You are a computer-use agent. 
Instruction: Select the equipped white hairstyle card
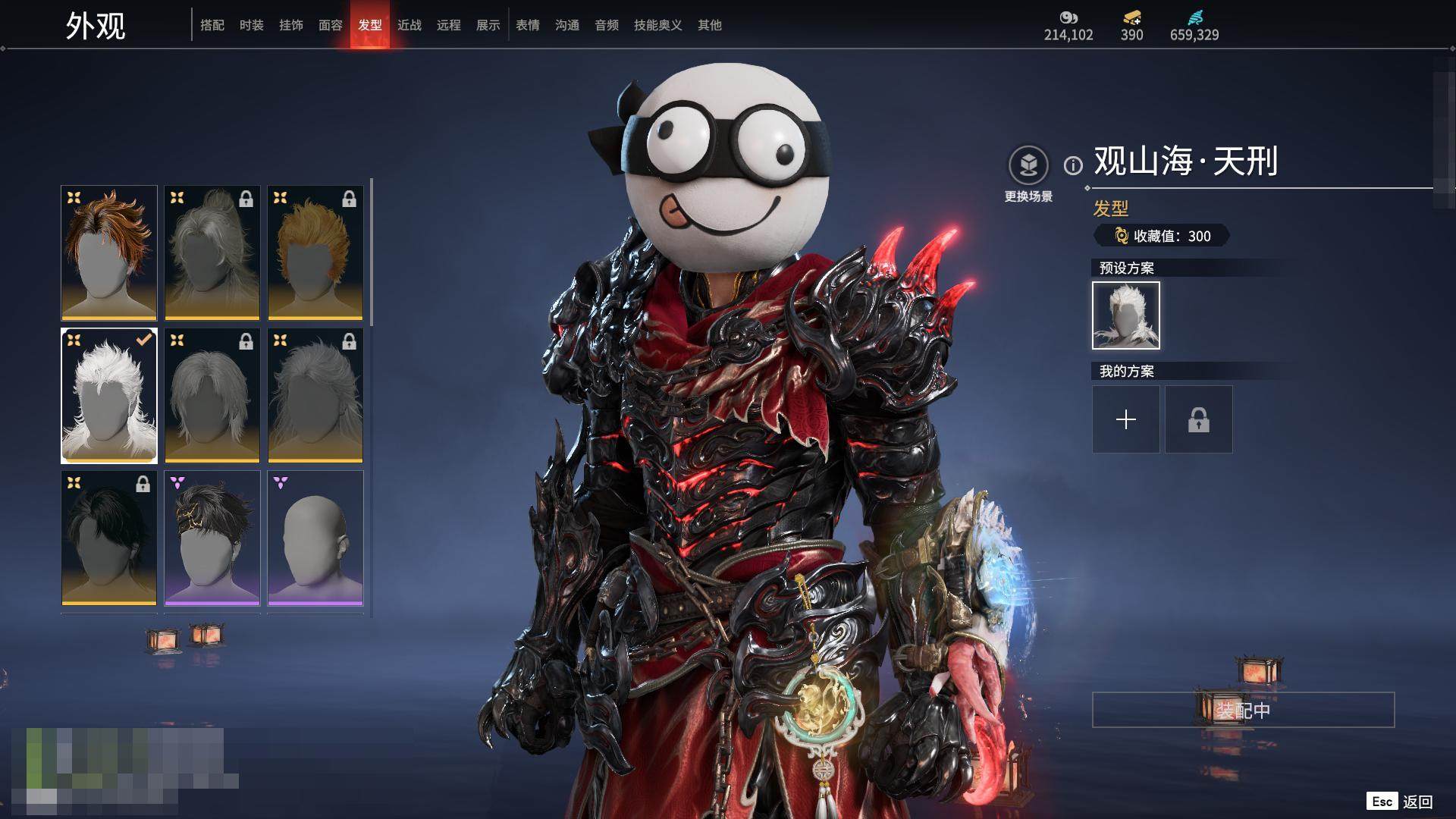tap(109, 395)
